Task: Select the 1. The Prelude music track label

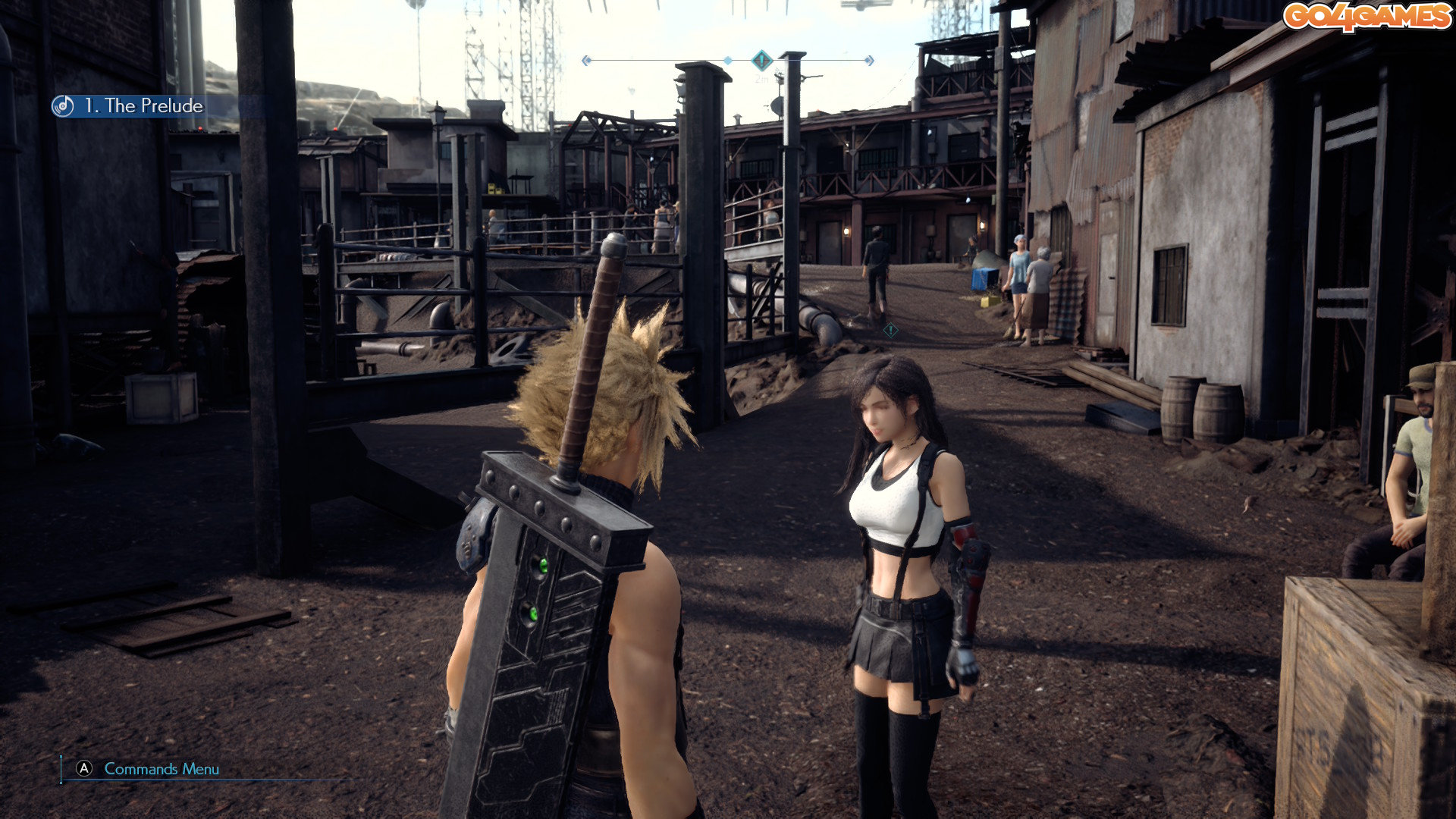Action: [x=143, y=106]
